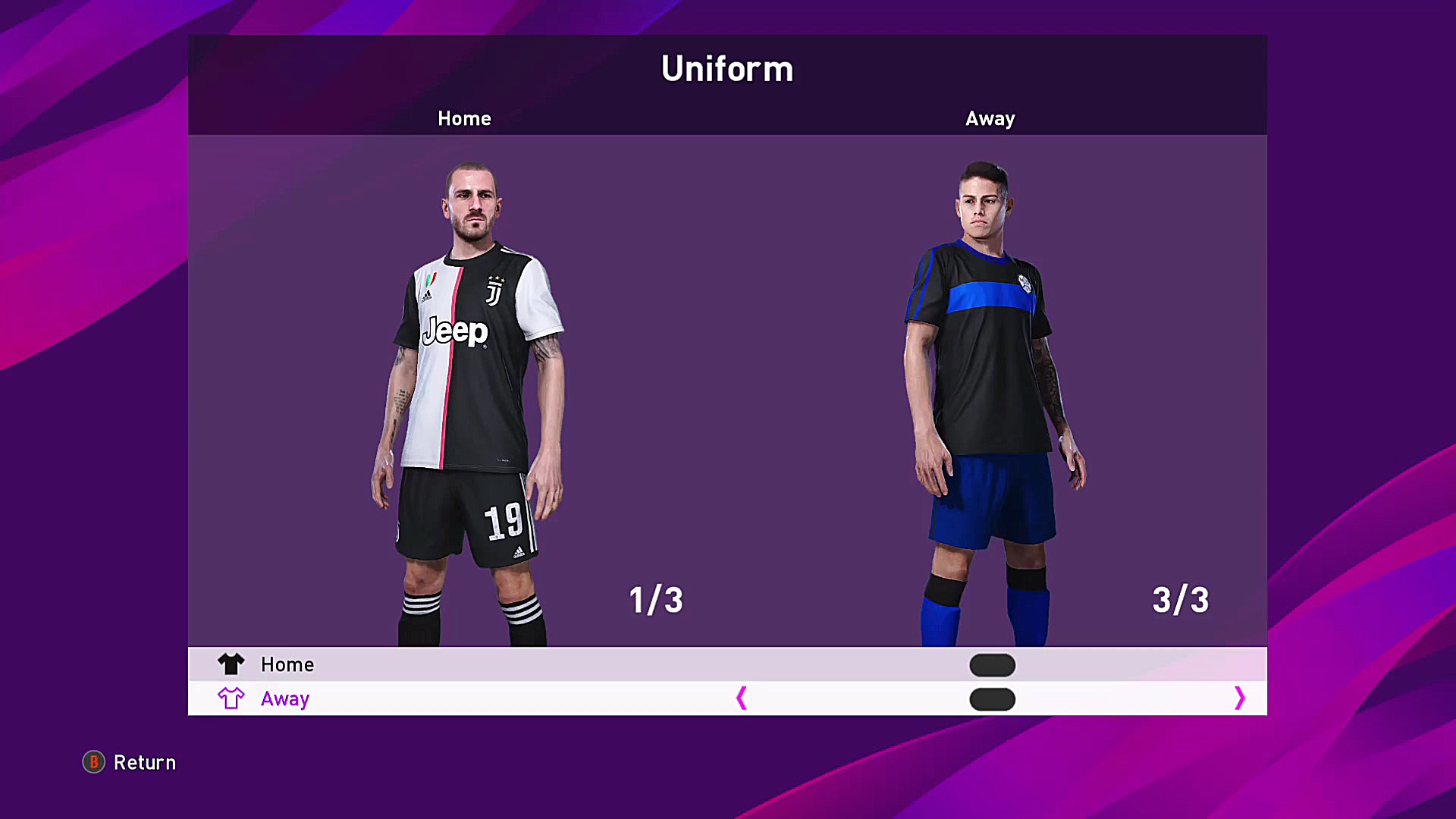
Task: Click the Away row selection pill slider
Action: coord(992,698)
